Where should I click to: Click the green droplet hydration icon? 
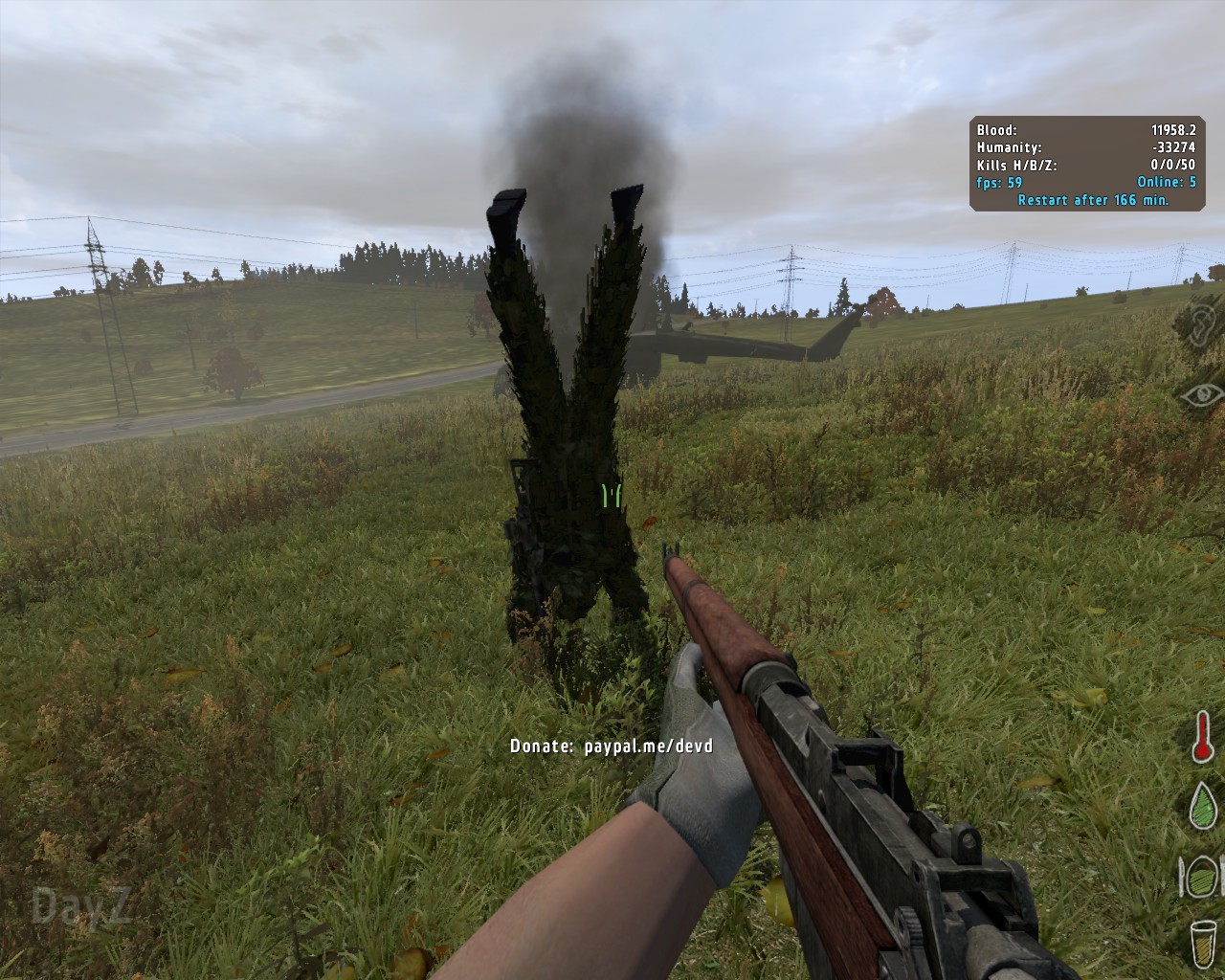pyautogui.click(x=1202, y=807)
